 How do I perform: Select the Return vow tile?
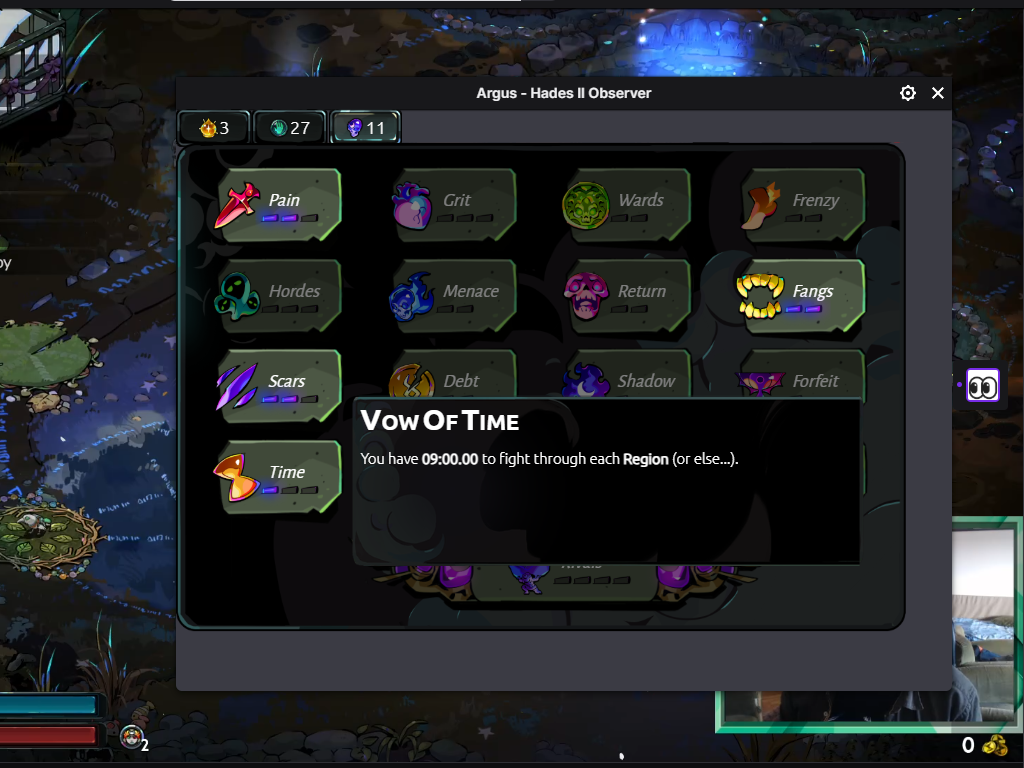(627, 296)
